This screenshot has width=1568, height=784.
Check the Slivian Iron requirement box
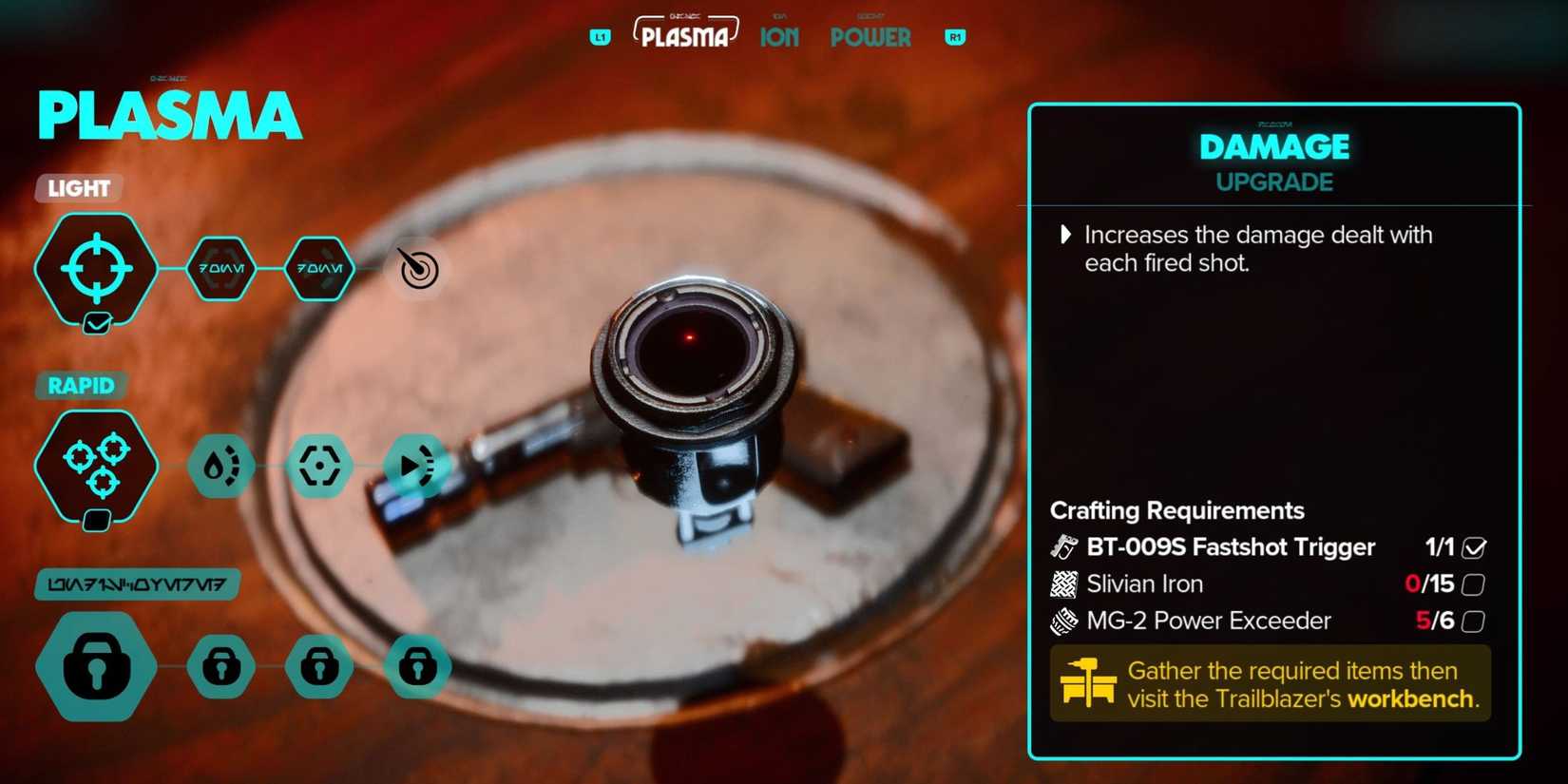point(1476,583)
